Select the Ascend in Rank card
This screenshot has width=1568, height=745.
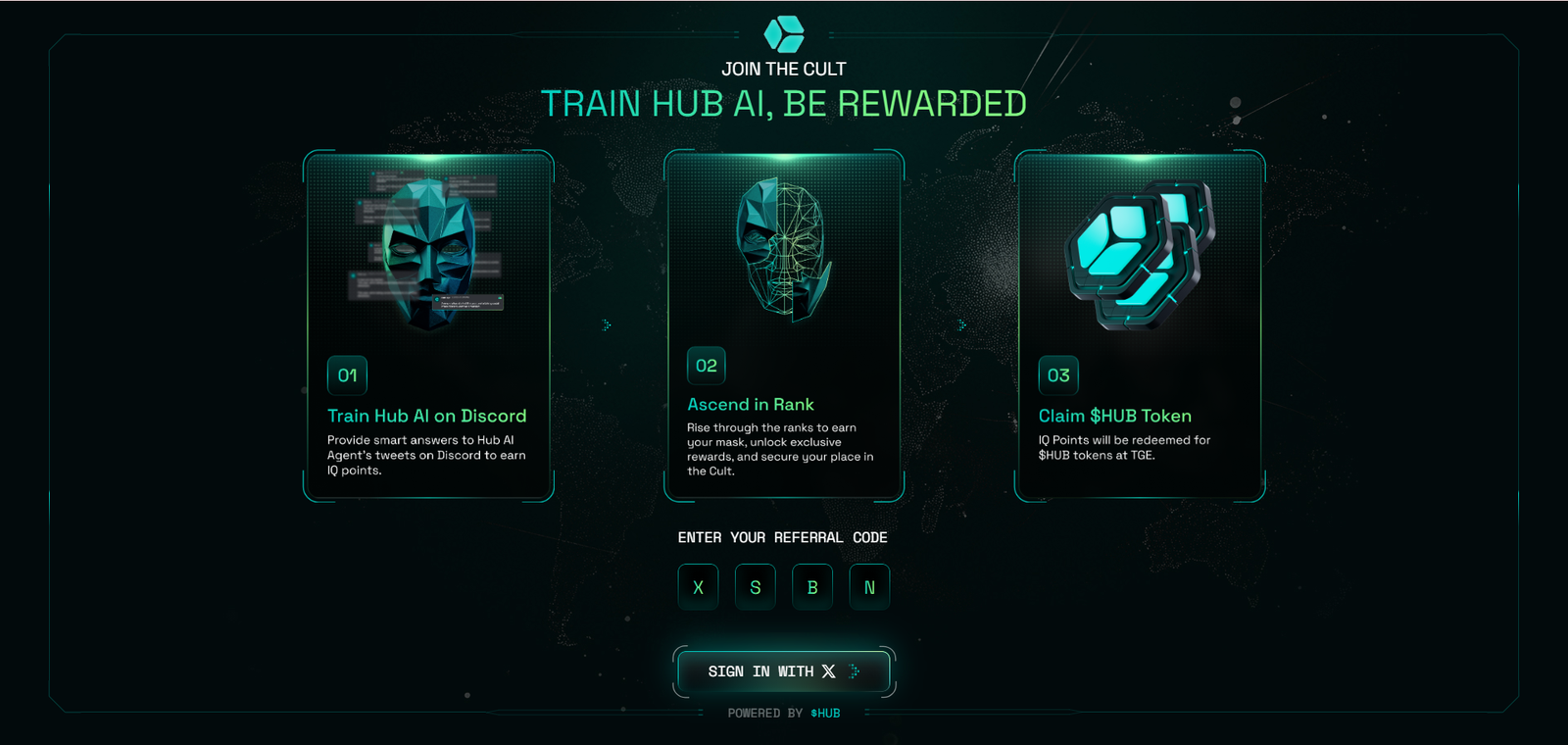coord(783,326)
